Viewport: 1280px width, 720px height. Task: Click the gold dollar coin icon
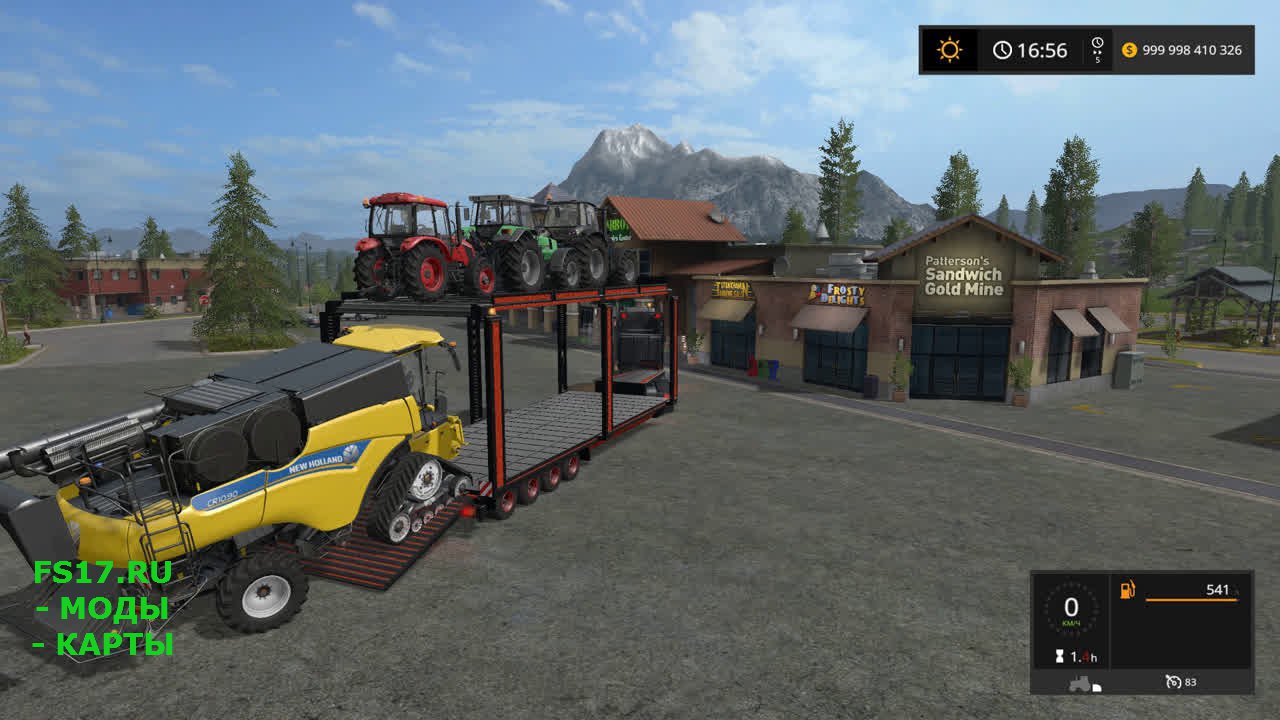click(x=1129, y=50)
